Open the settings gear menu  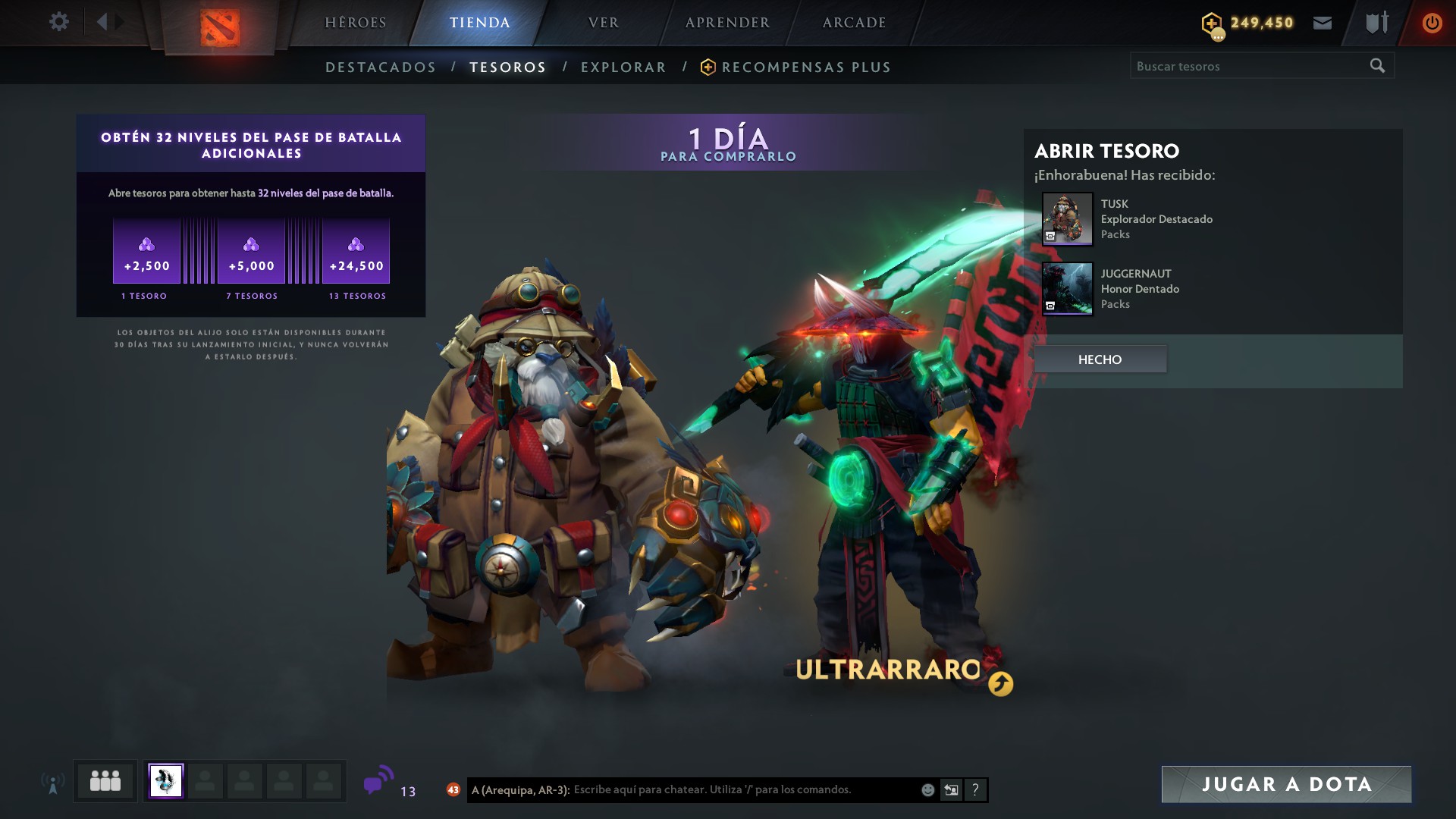pos(58,22)
